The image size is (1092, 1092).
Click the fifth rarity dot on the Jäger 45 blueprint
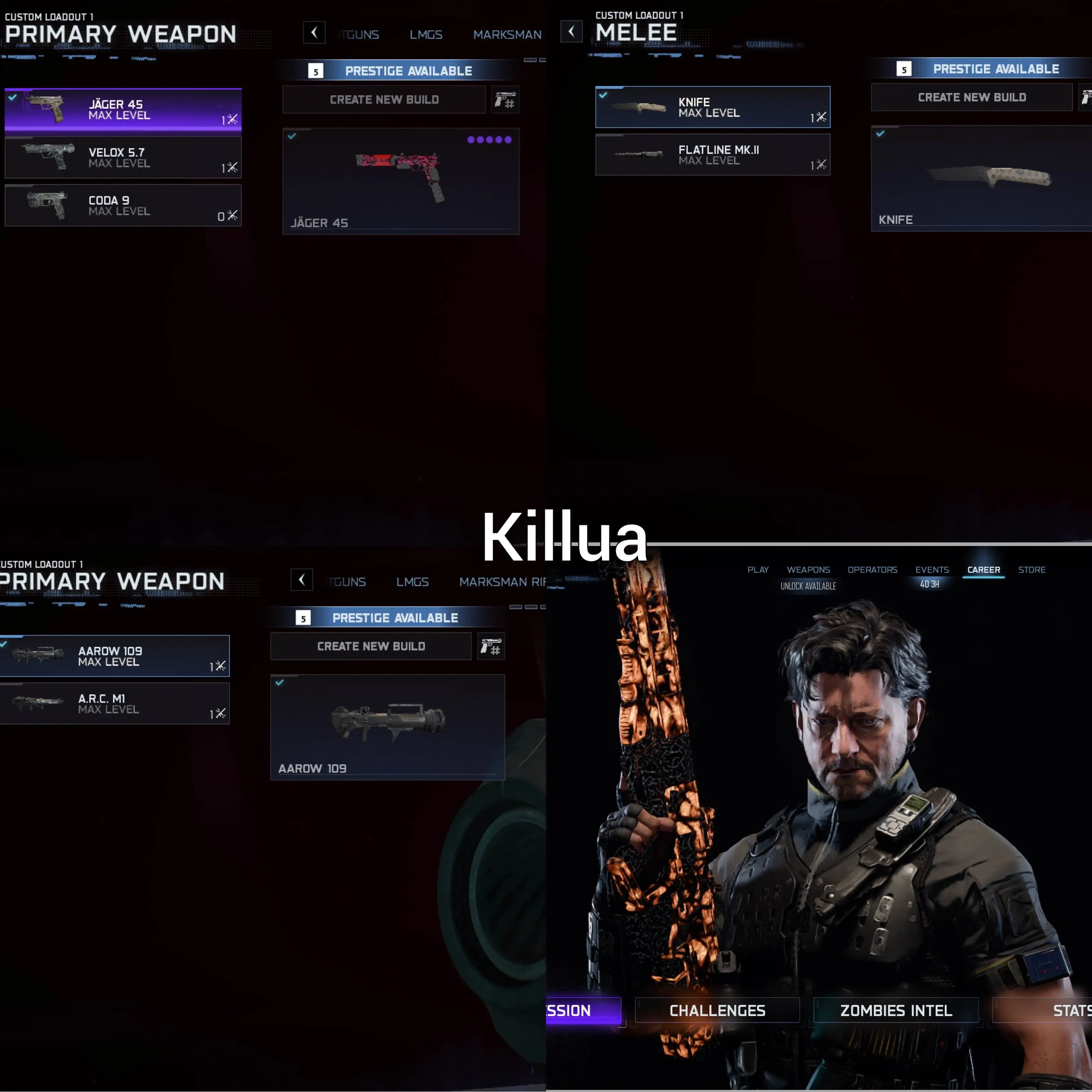[508, 139]
